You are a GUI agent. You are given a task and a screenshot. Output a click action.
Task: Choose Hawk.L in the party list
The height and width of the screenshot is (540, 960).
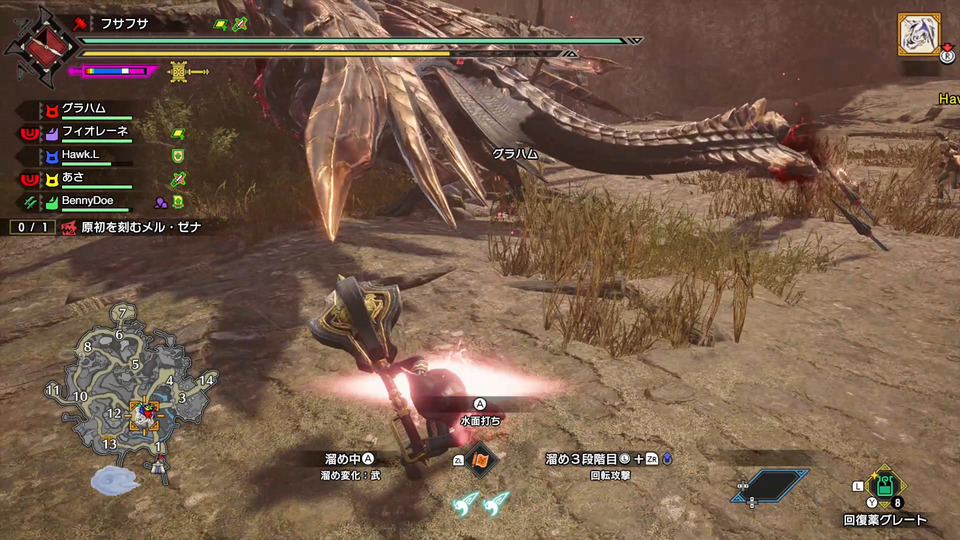coord(82,155)
